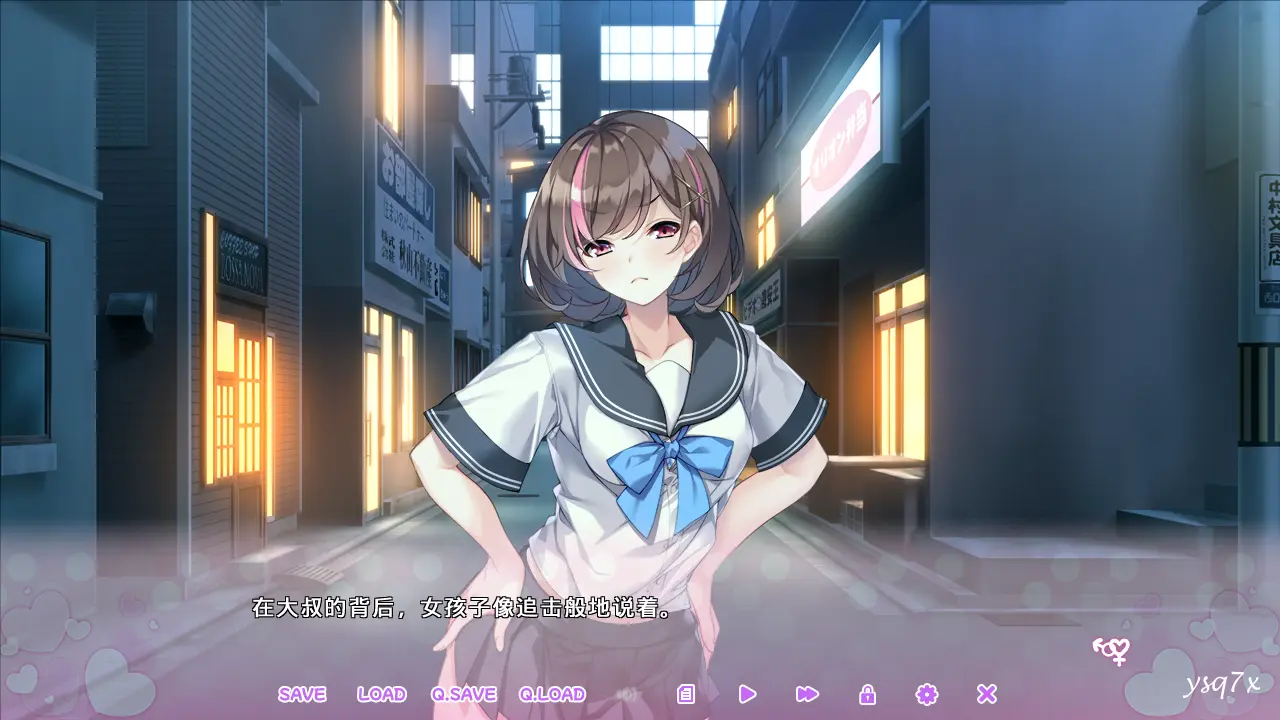
Task: Start auto-play with the play arrow
Action: tap(747, 694)
